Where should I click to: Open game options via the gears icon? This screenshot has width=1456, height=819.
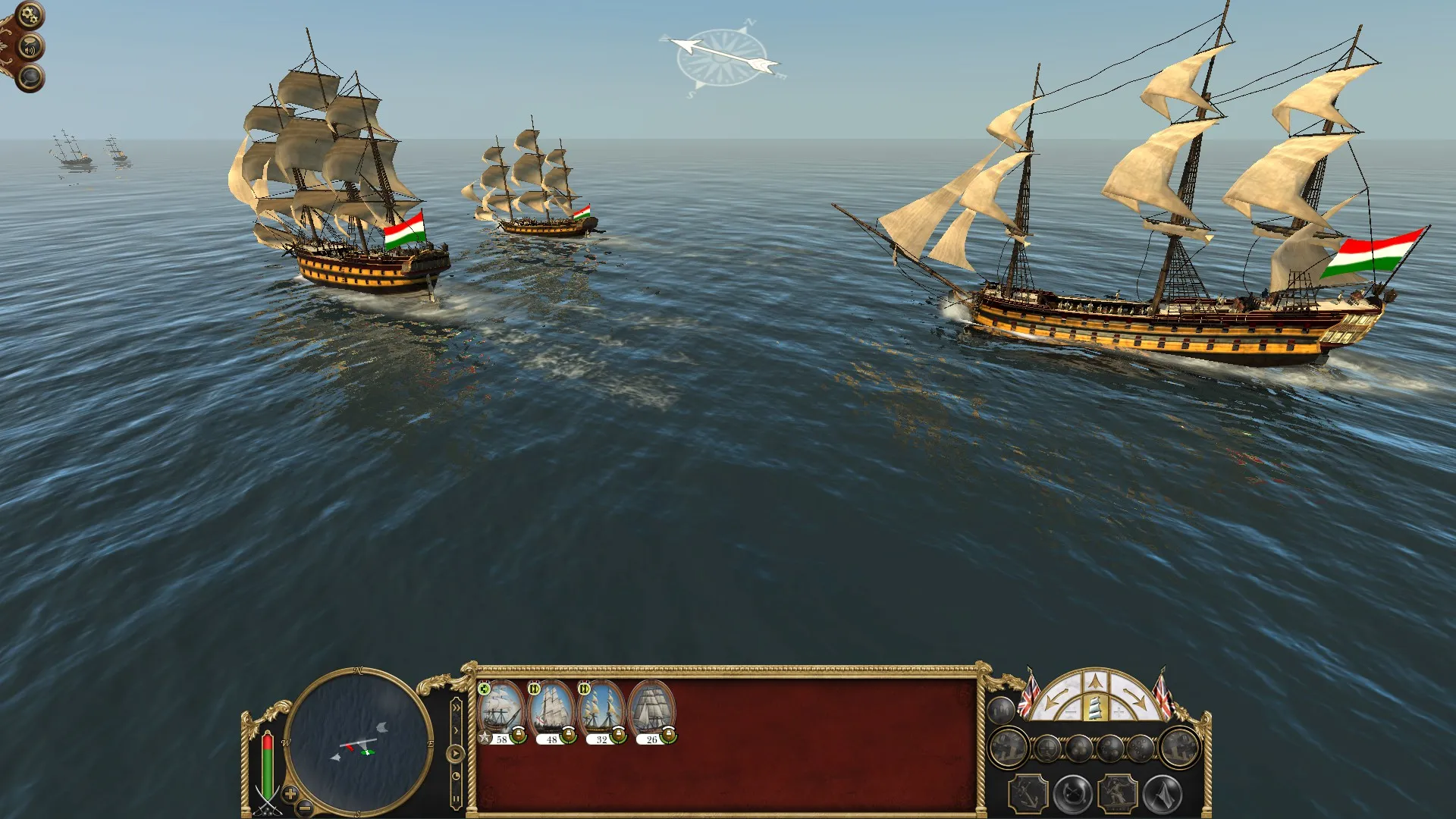[29, 14]
